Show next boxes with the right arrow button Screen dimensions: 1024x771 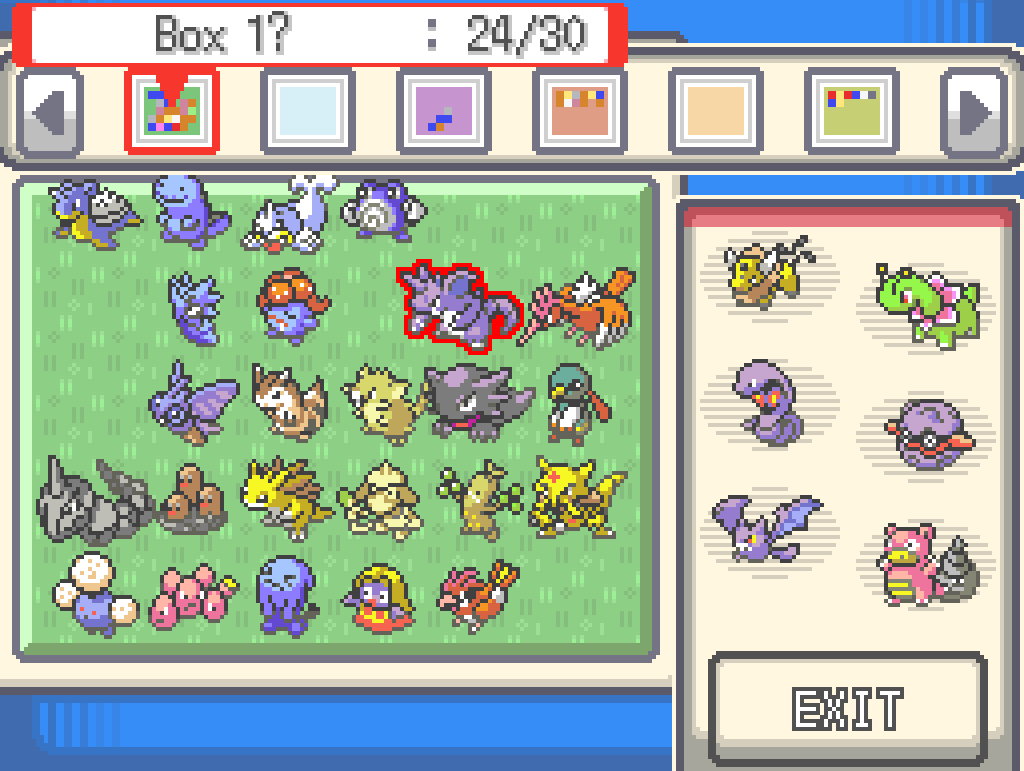tap(973, 110)
